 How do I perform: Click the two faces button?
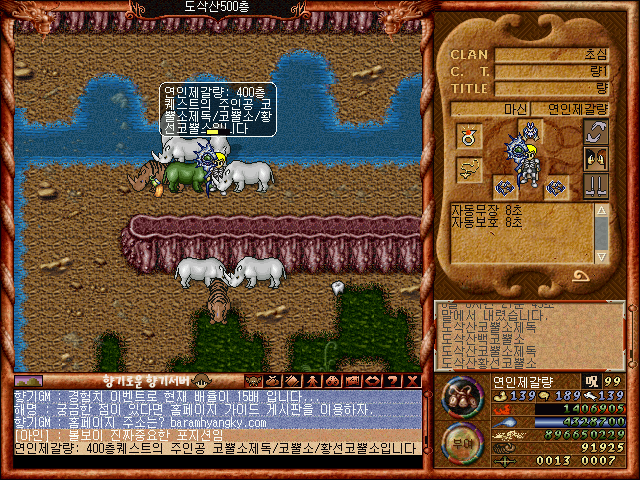pos(596,159)
